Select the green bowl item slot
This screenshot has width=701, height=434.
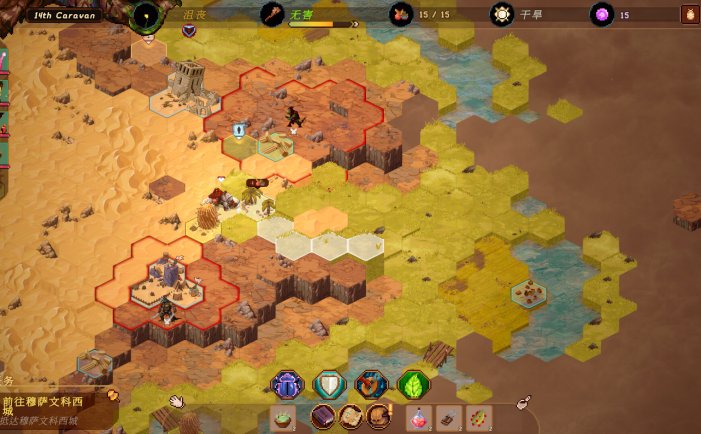[283, 417]
